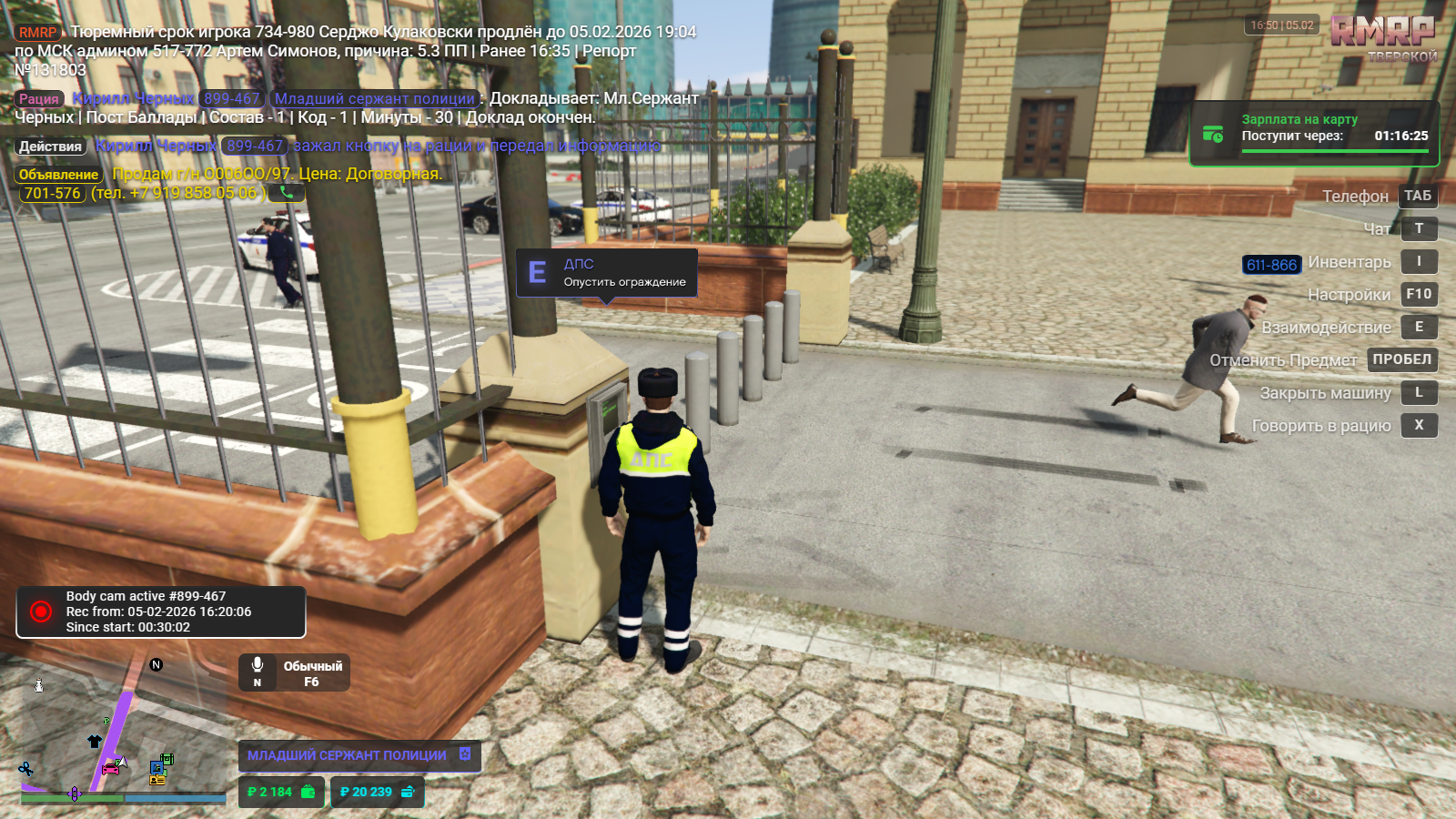The image size is (1456, 819).
Task: Select the Объявление chat tag
Action: pos(58,175)
